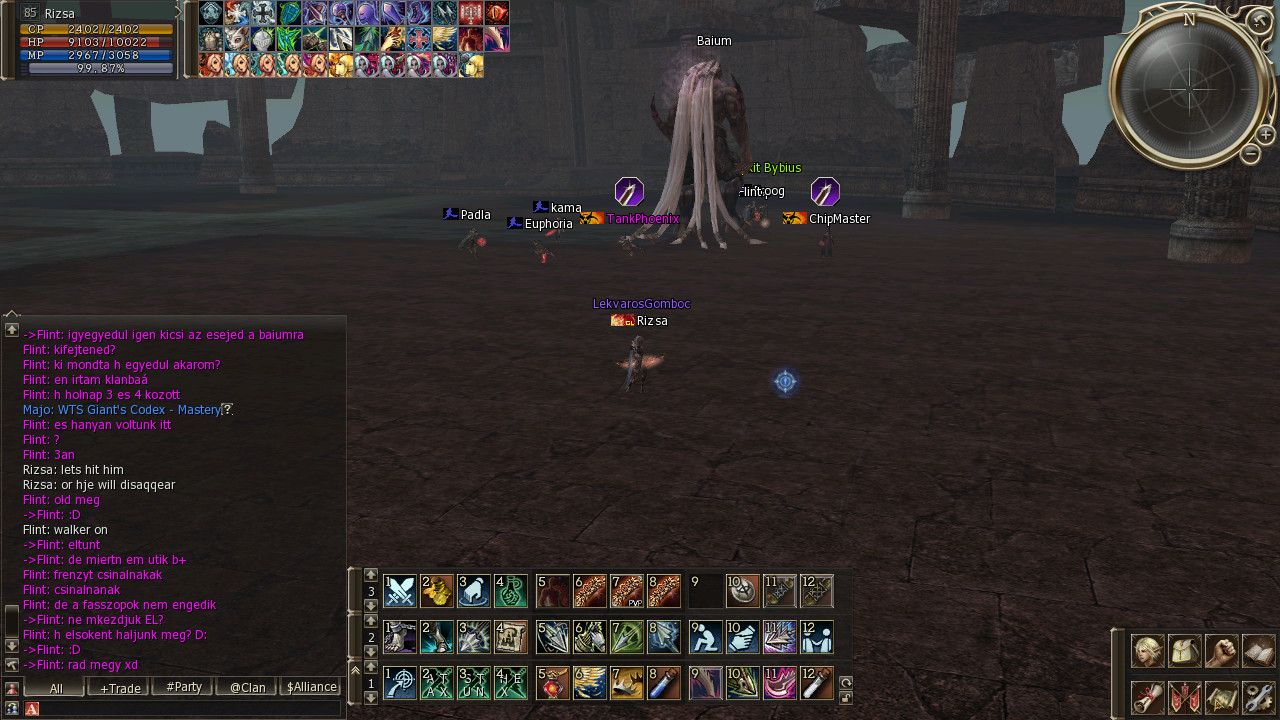The height and width of the screenshot is (720, 1280).
Task: Open the inventory bag icon
Action: 1185,651
